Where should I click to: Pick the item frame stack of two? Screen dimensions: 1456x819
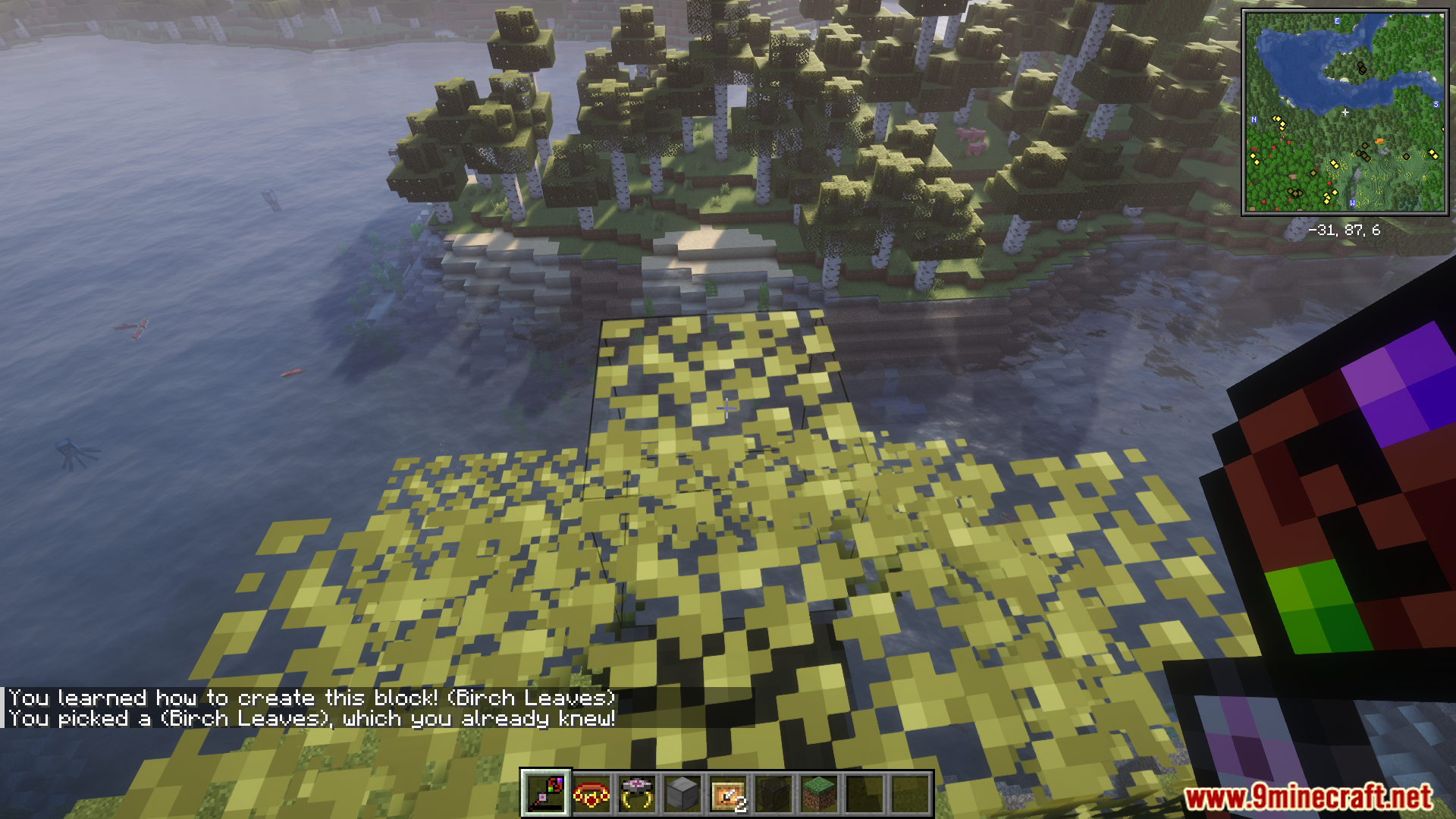[x=728, y=794]
